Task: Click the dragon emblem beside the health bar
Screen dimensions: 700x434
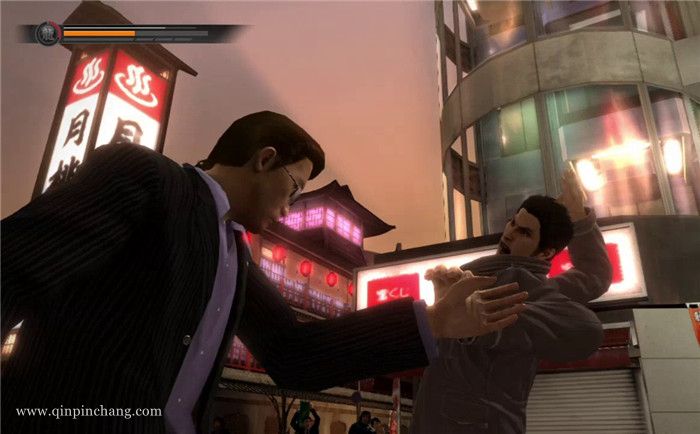Action: [47, 34]
